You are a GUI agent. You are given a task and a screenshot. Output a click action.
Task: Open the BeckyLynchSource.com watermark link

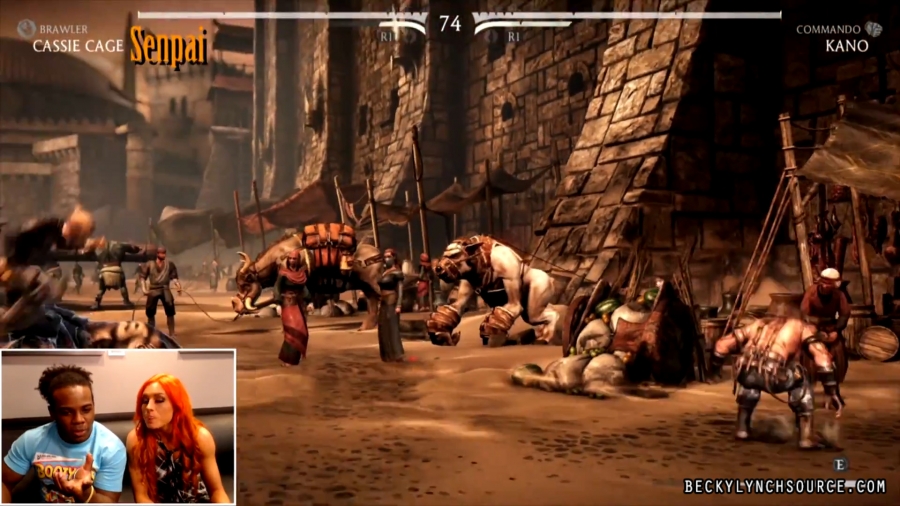tap(785, 487)
